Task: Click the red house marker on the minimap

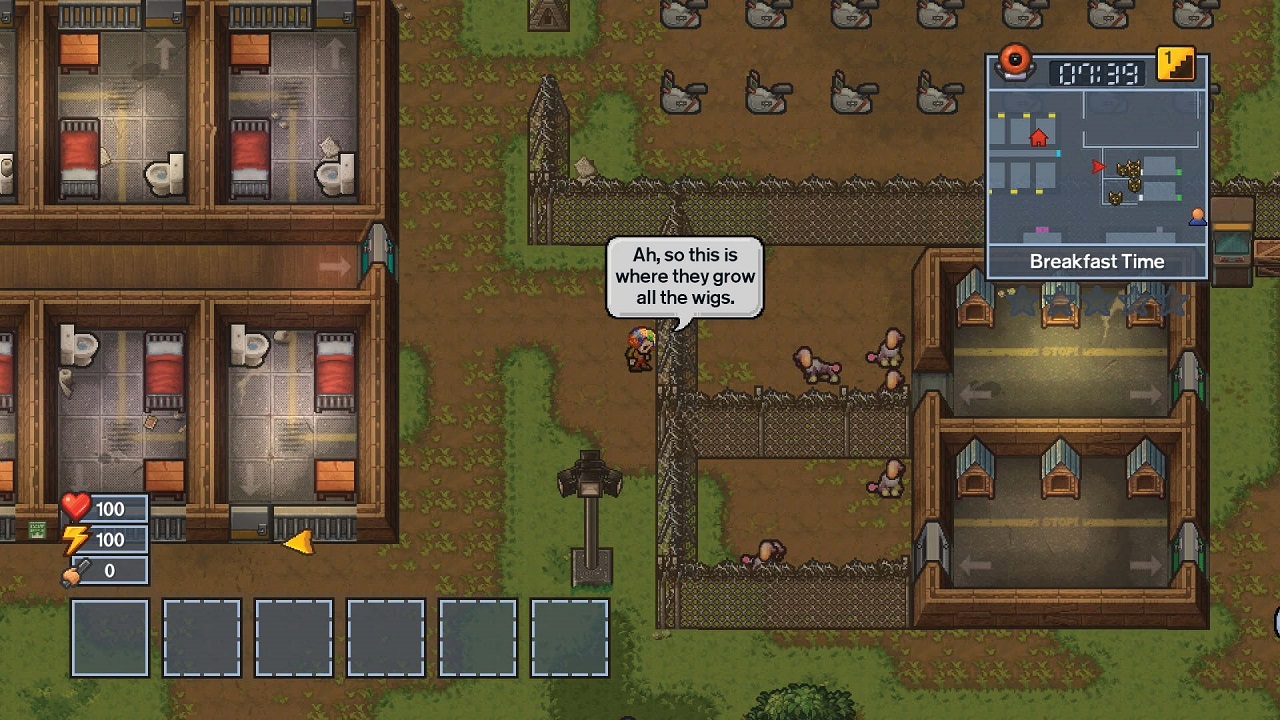Action: click(1038, 138)
